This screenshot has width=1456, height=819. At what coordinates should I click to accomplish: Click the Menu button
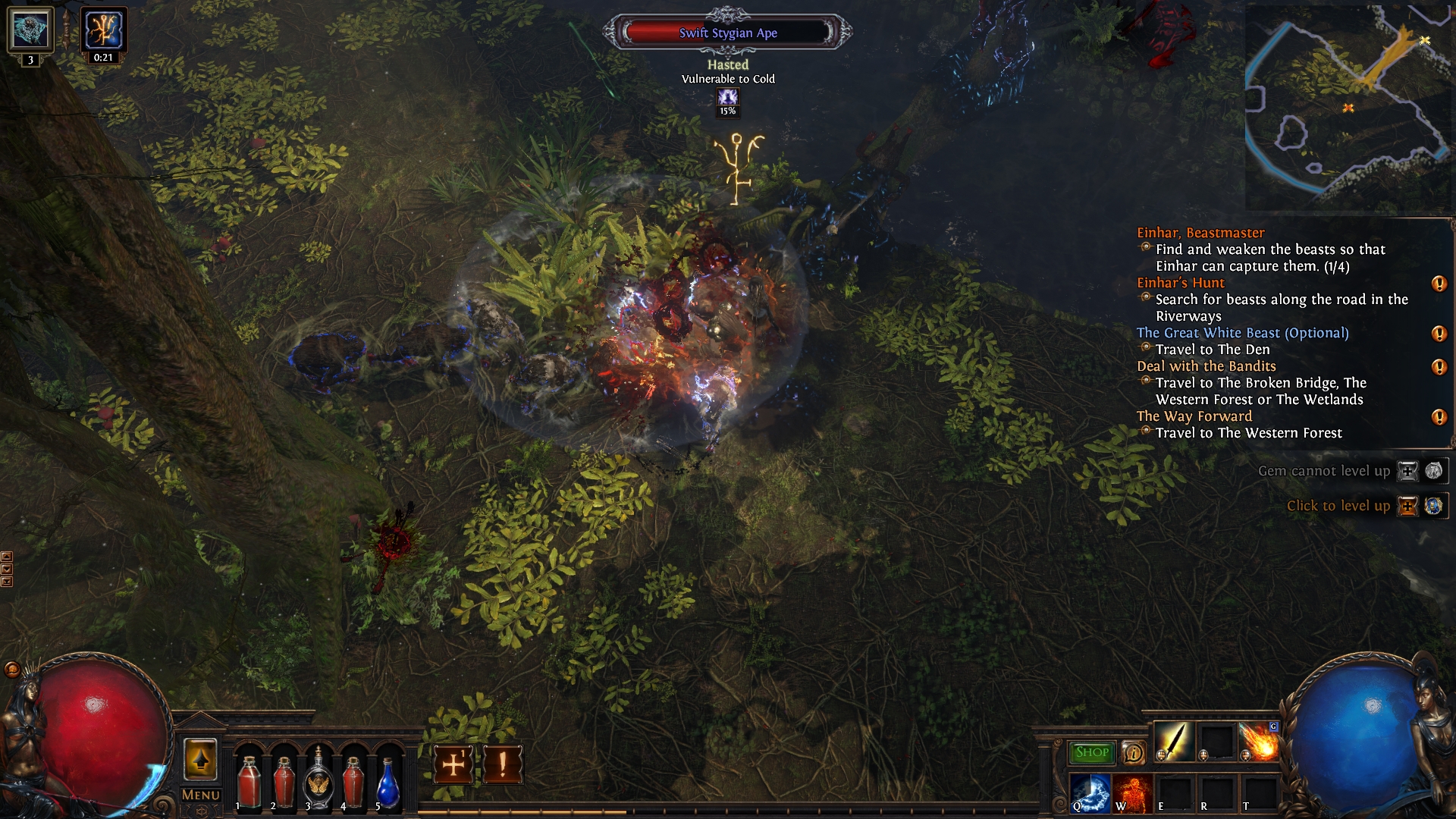[201, 795]
